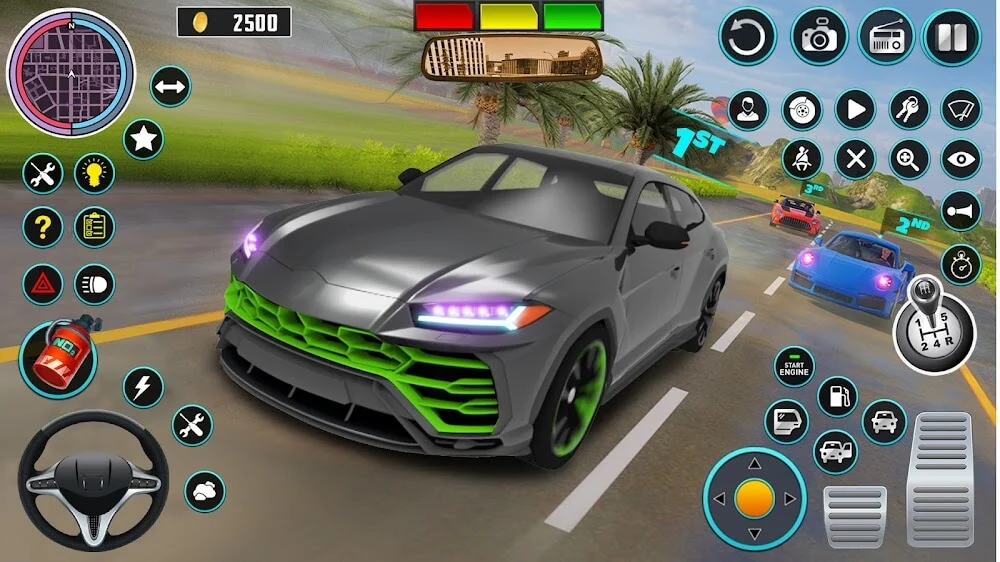
Task: Turn on the hazard warning lights
Action: pyautogui.click(x=42, y=284)
